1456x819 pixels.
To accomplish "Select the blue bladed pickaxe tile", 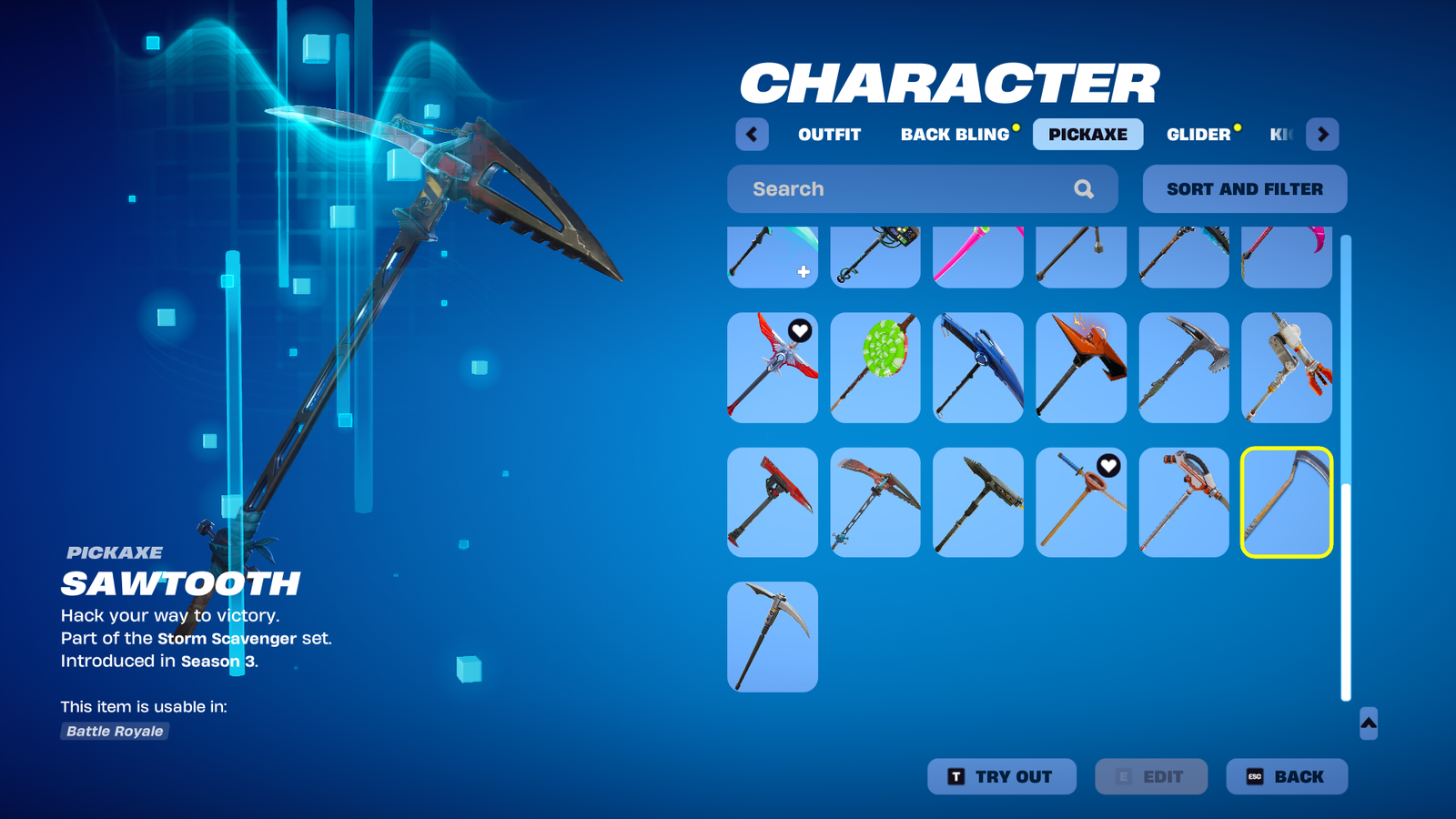I will pos(978,368).
